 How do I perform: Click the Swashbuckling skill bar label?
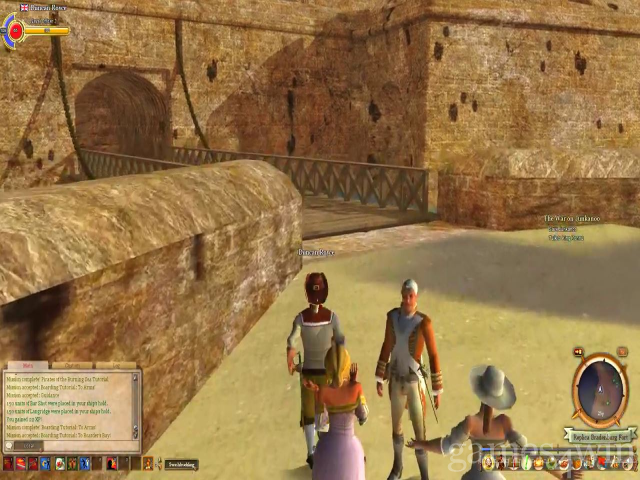pyautogui.click(x=181, y=464)
